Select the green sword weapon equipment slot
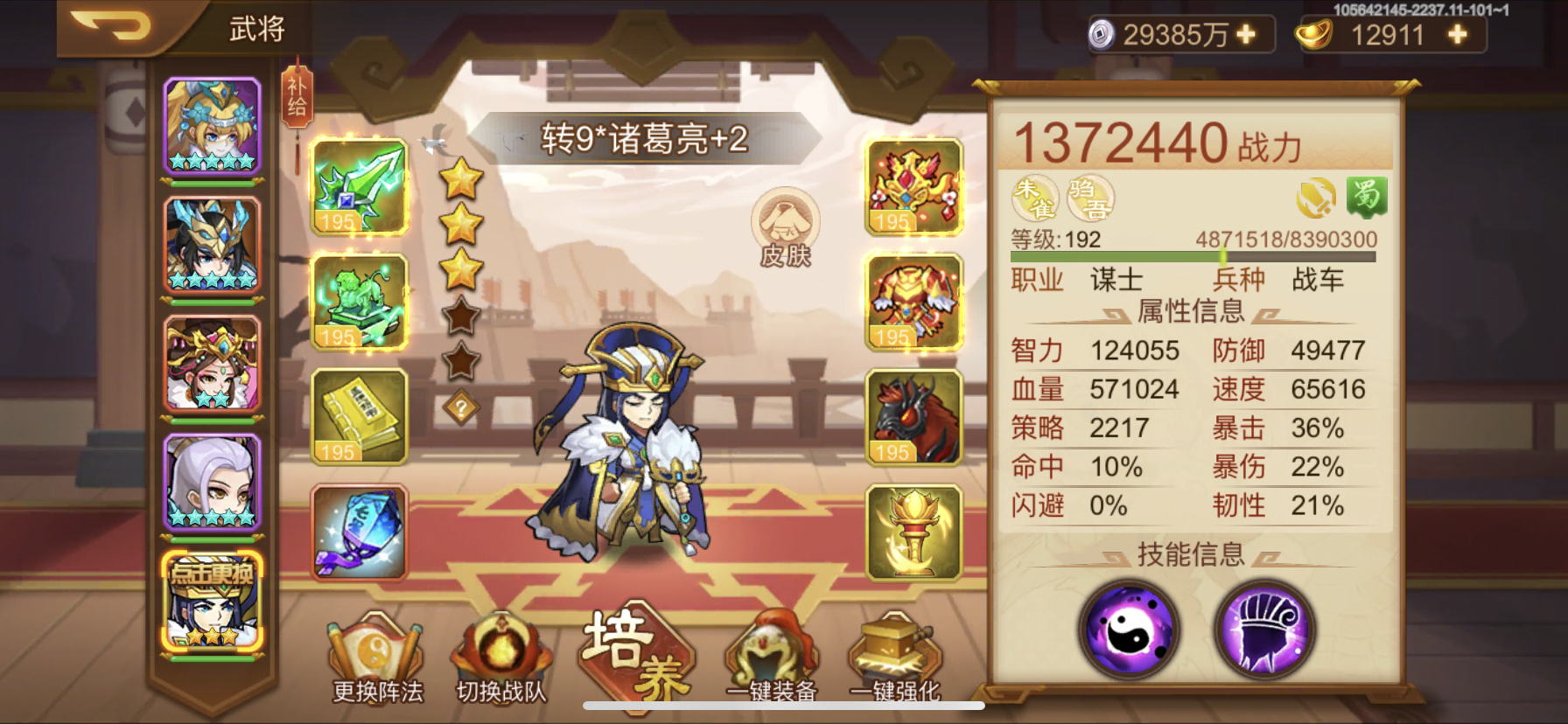The image size is (1568, 724). (359, 186)
